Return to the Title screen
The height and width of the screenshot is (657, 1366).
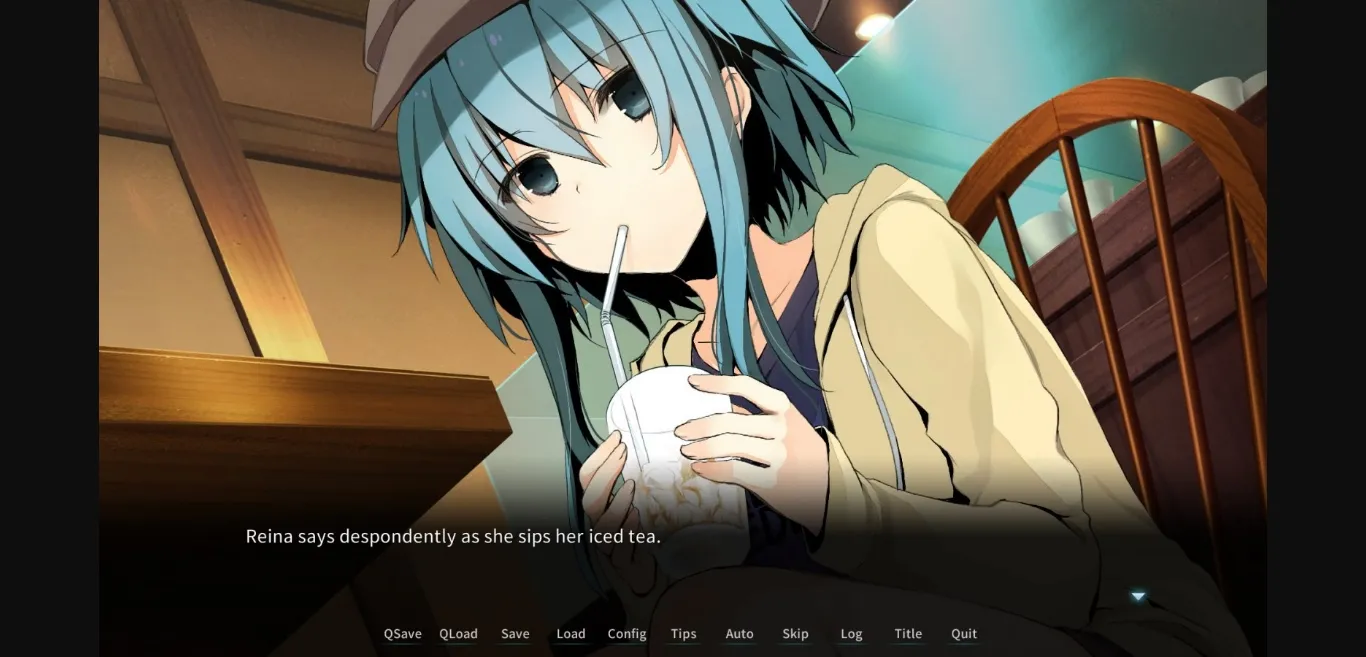tap(908, 634)
